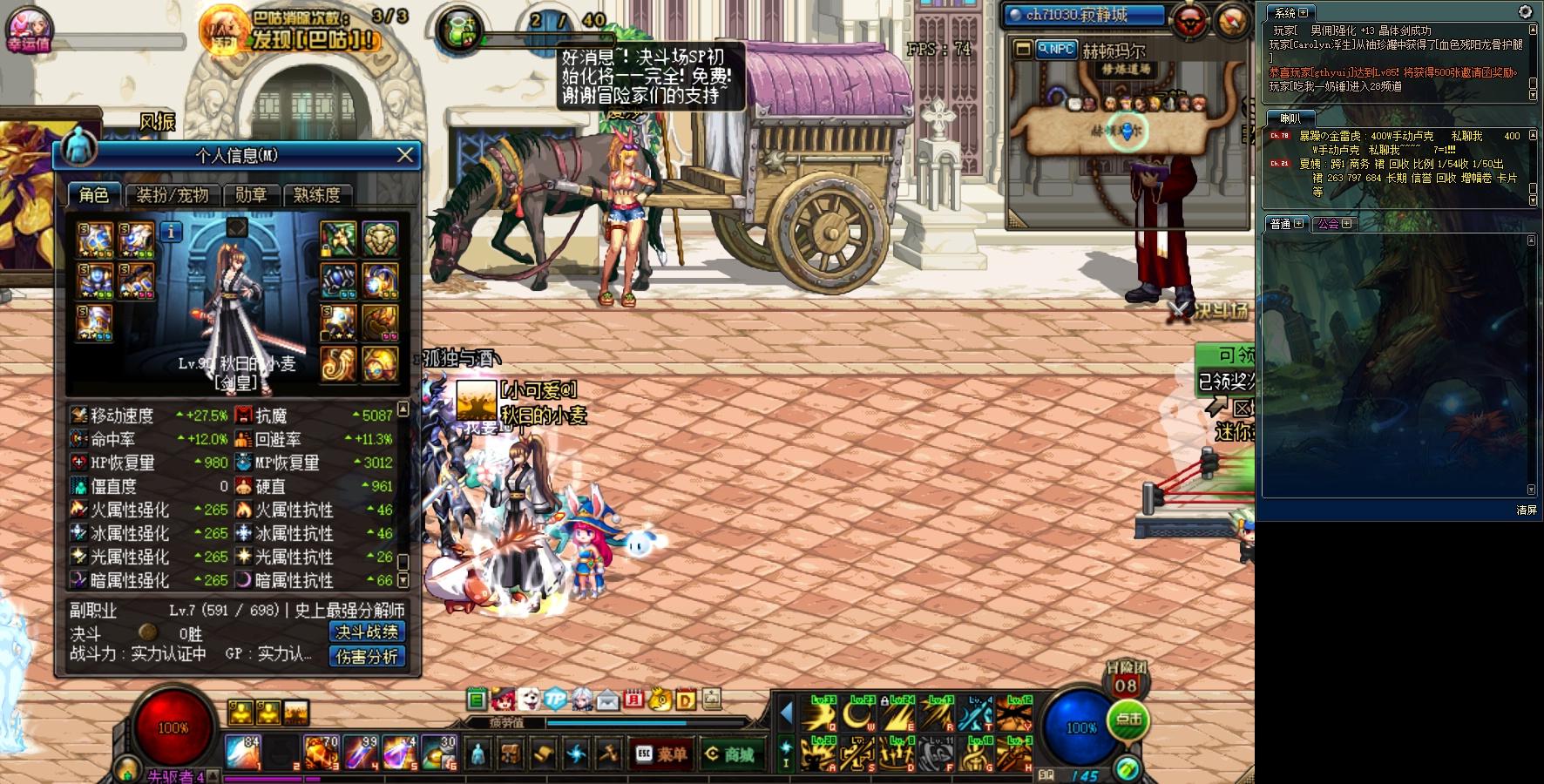
Task: Select the 熟练度 tab
Action: click(316, 195)
